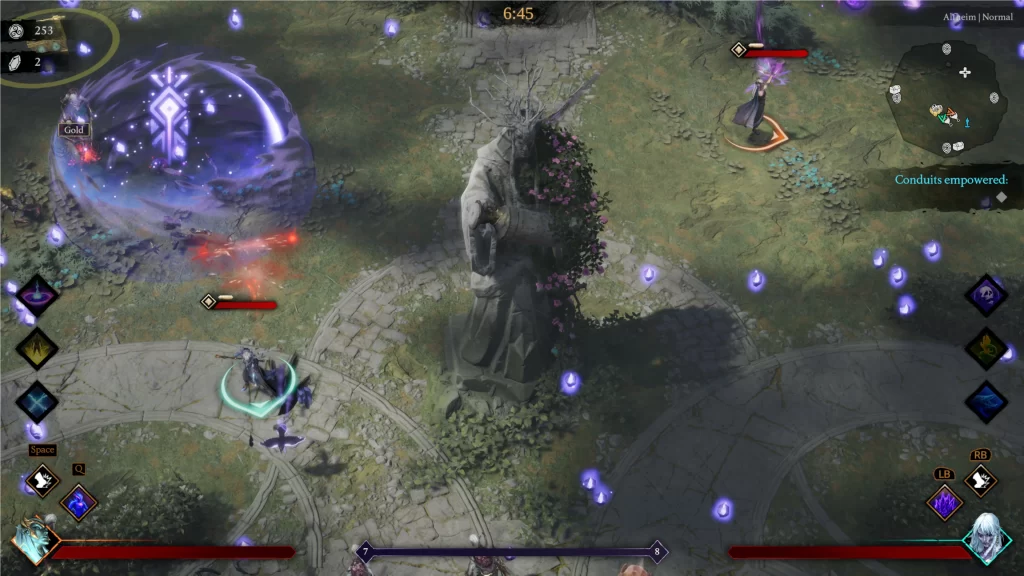Select the blue crossed-lines boon icon
Screen dimensions: 1024x576
pyautogui.click(x=37, y=401)
